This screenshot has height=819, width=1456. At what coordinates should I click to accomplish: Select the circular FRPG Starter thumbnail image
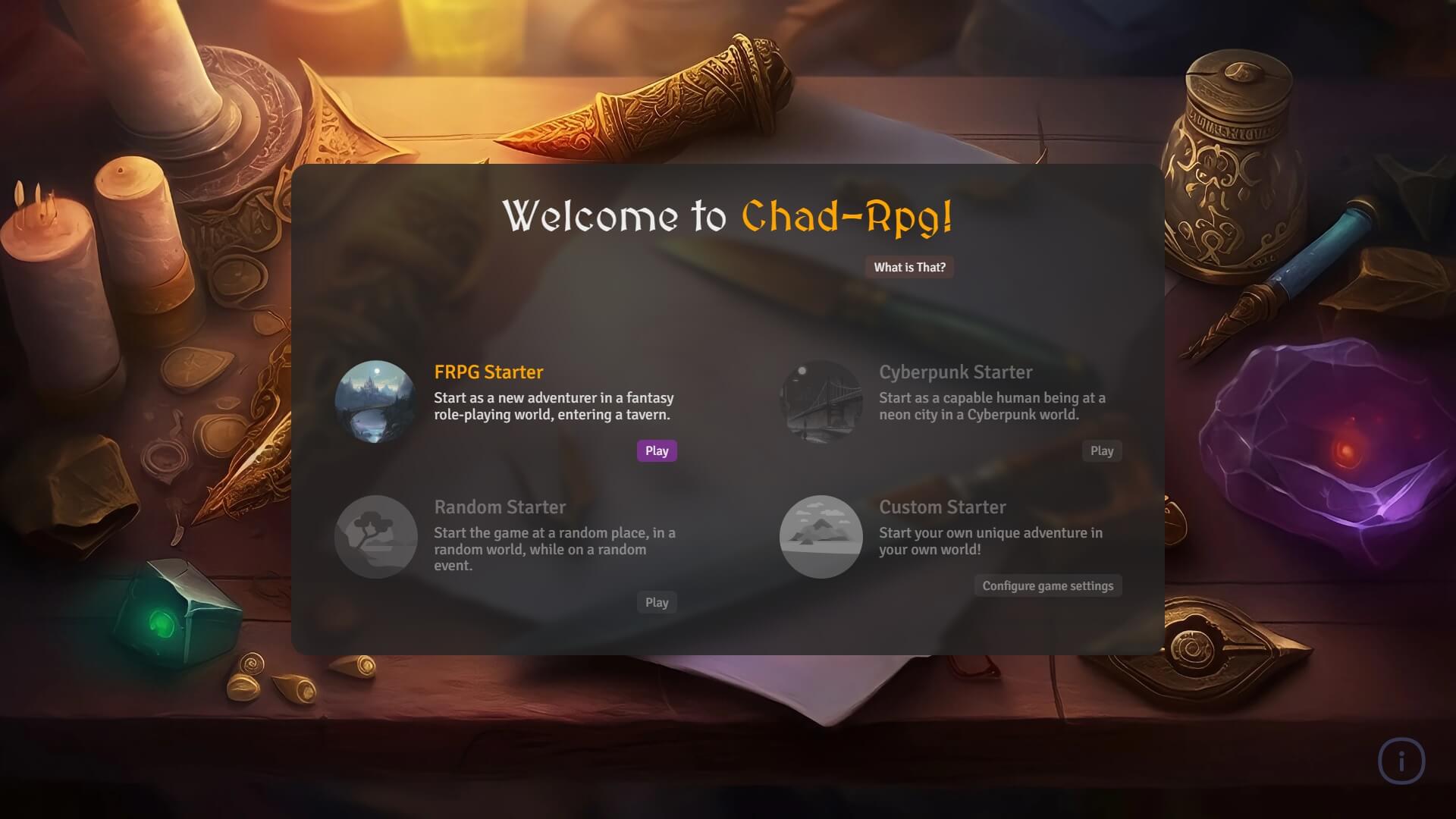click(x=375, y=401)
